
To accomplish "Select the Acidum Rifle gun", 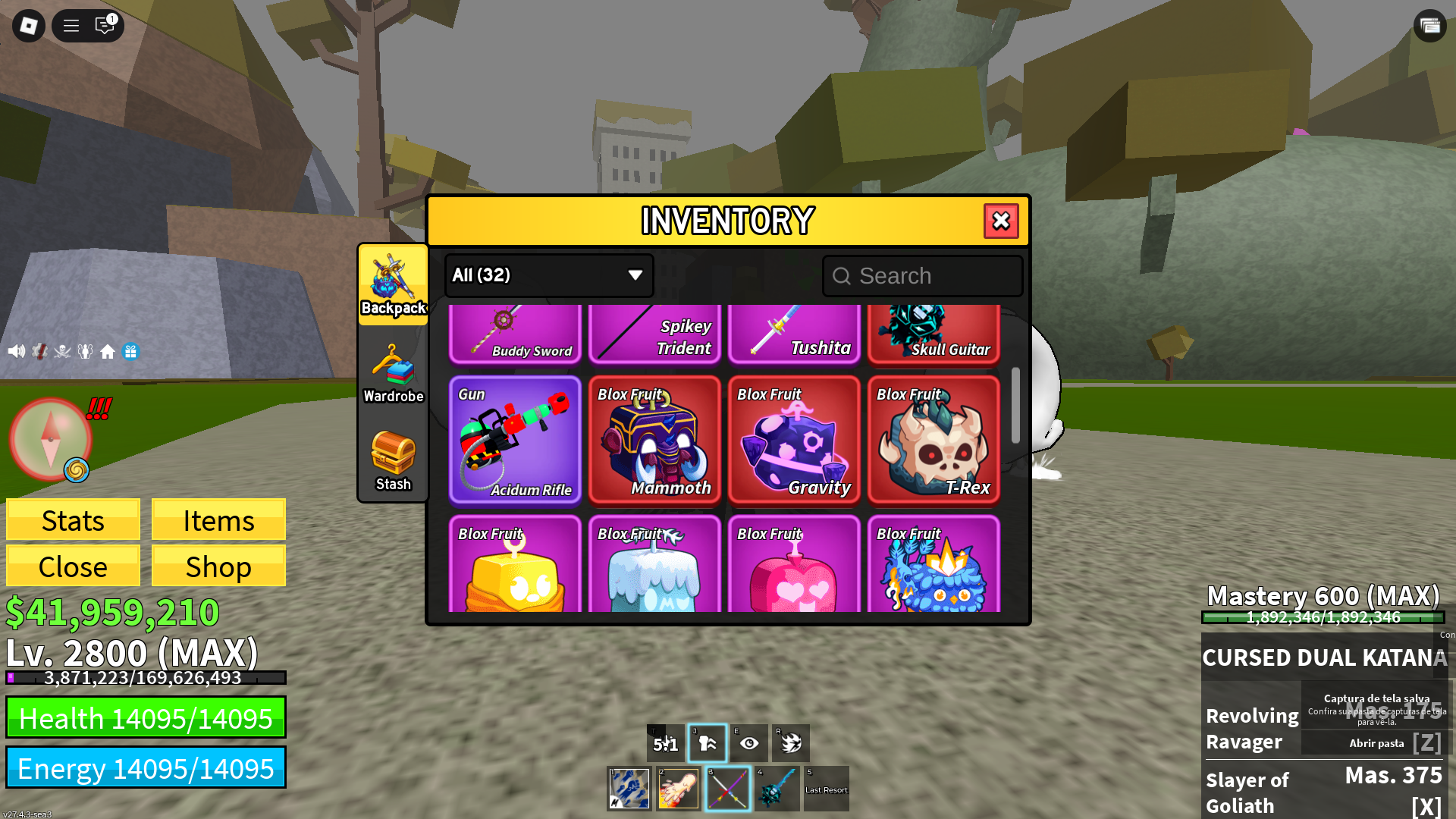I will (x=515, y=440).
